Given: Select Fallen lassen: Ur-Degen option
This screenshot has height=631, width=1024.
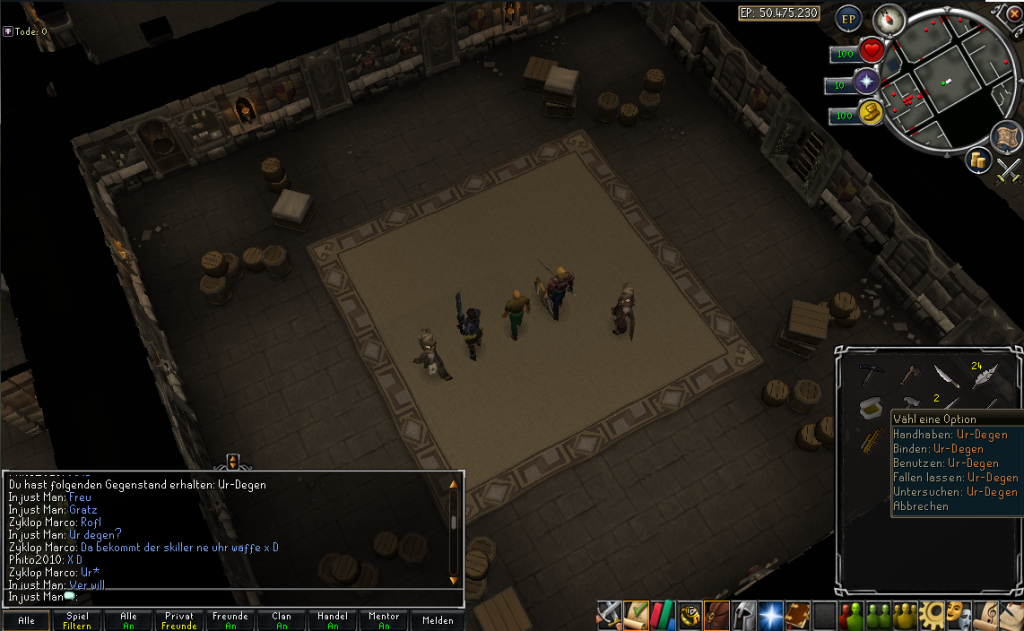Looking at the screenshot, I should [955, 477].
